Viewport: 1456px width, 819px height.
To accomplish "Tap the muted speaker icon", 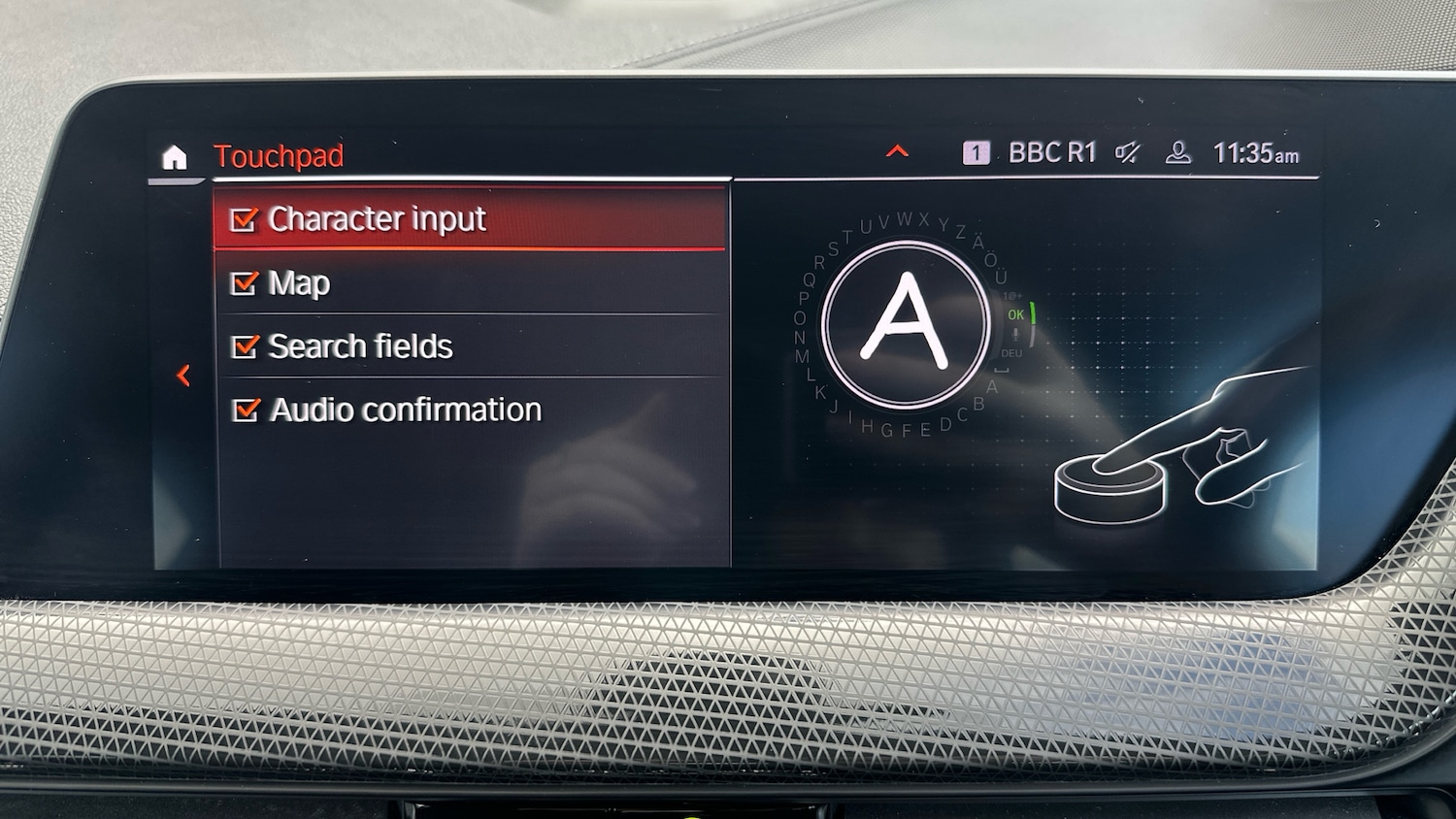I will click(1126, 151).
